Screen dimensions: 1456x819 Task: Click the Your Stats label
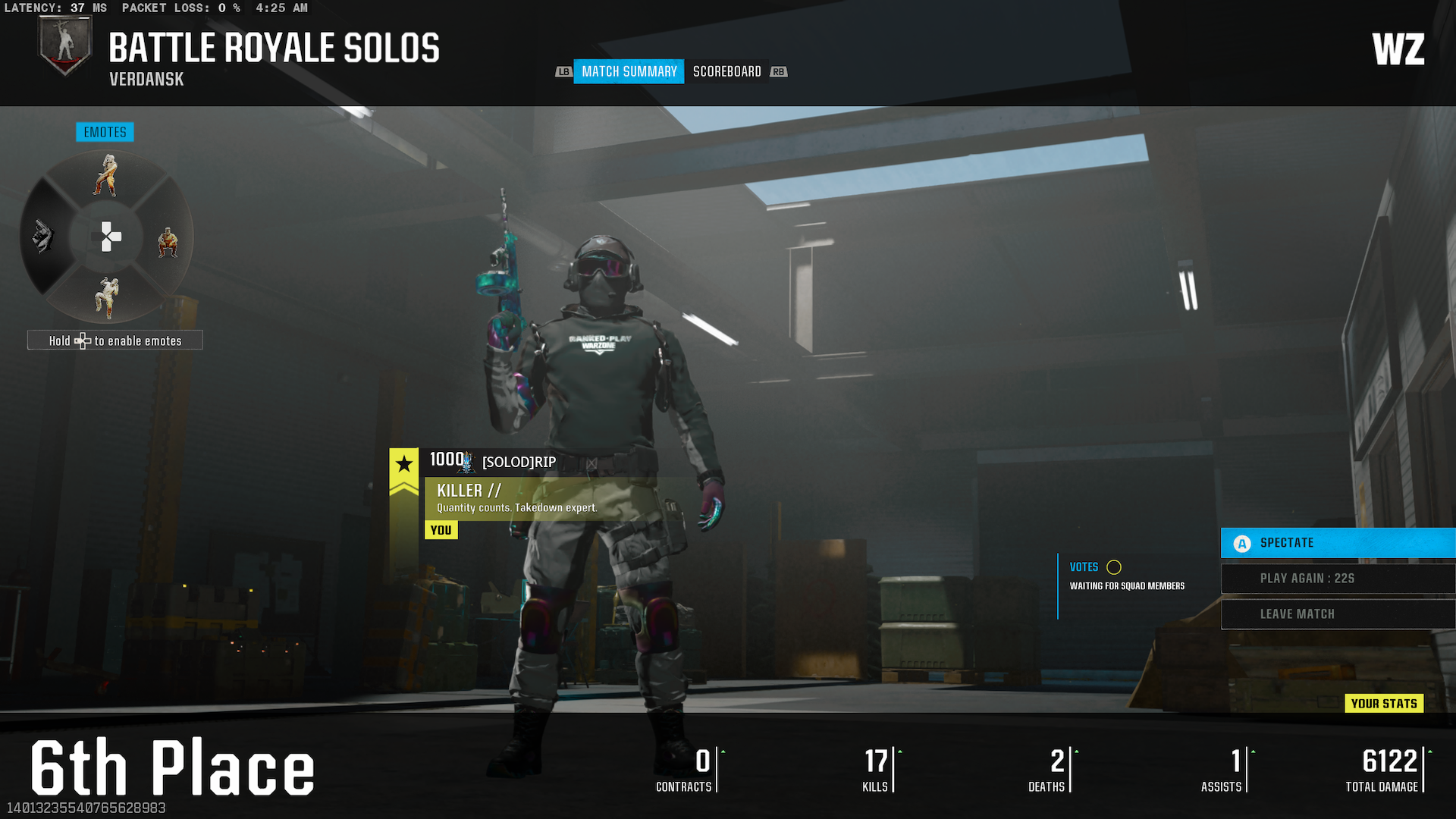coord(1384,704)
